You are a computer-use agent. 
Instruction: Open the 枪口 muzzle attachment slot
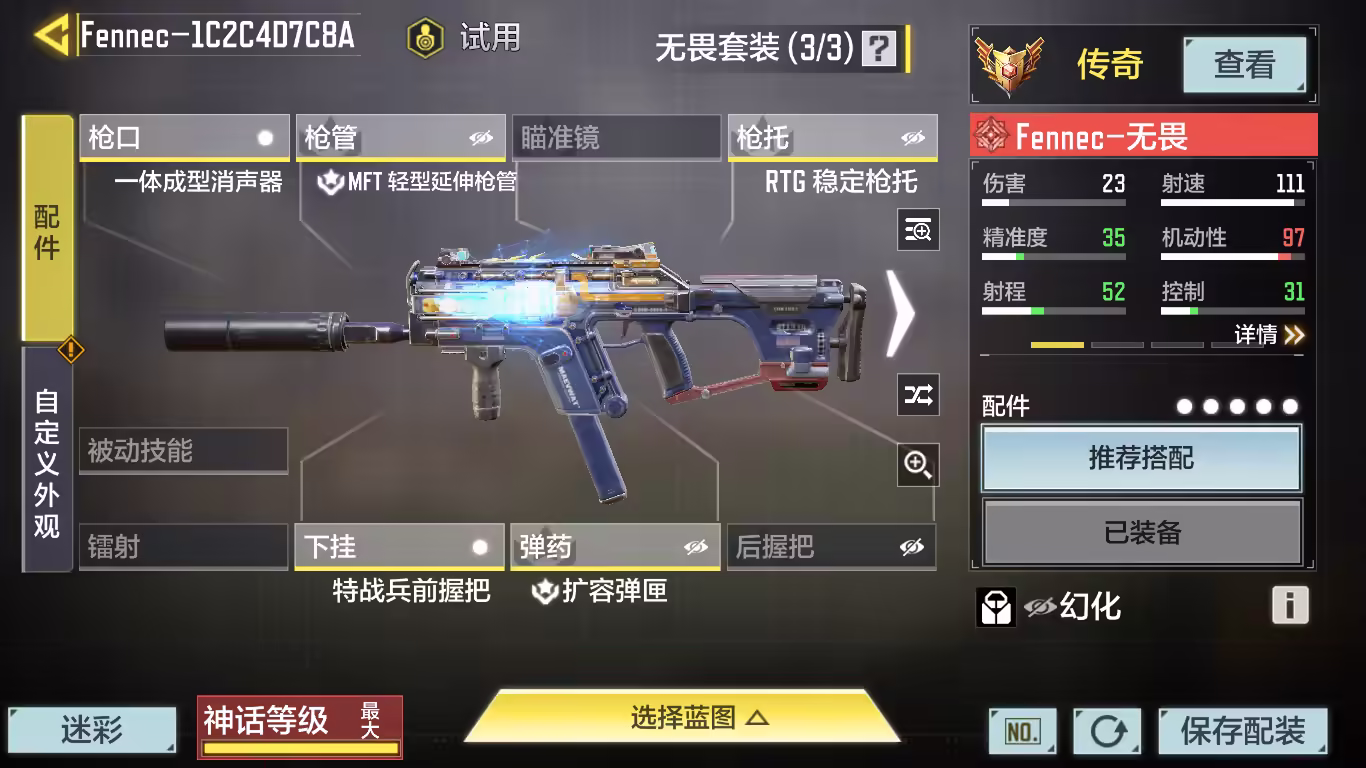184,138
